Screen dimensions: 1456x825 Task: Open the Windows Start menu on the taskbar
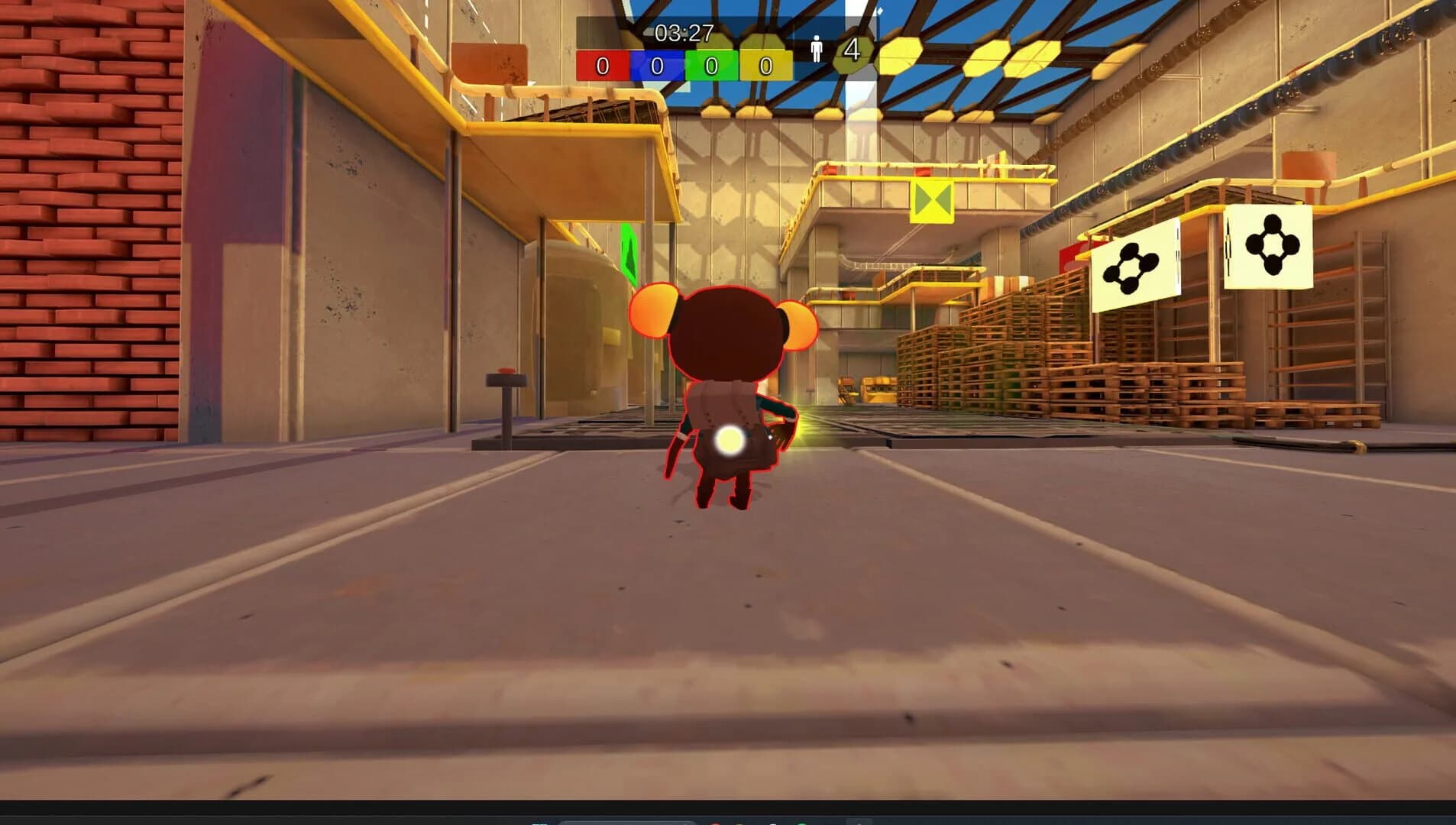(540, 823)
